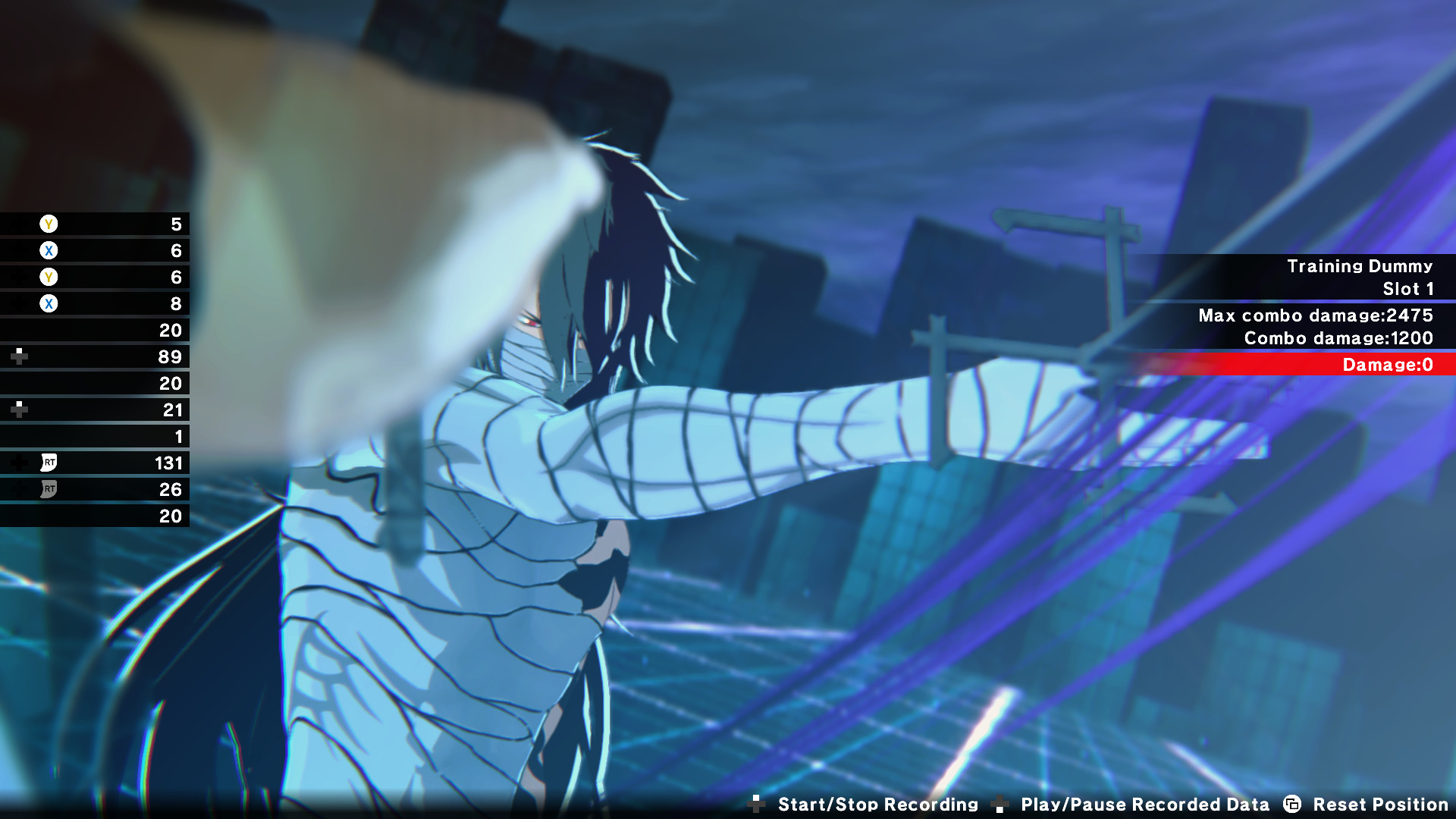
Task: Click the X button icon beside the value 8
Action: tap(47, 304)
